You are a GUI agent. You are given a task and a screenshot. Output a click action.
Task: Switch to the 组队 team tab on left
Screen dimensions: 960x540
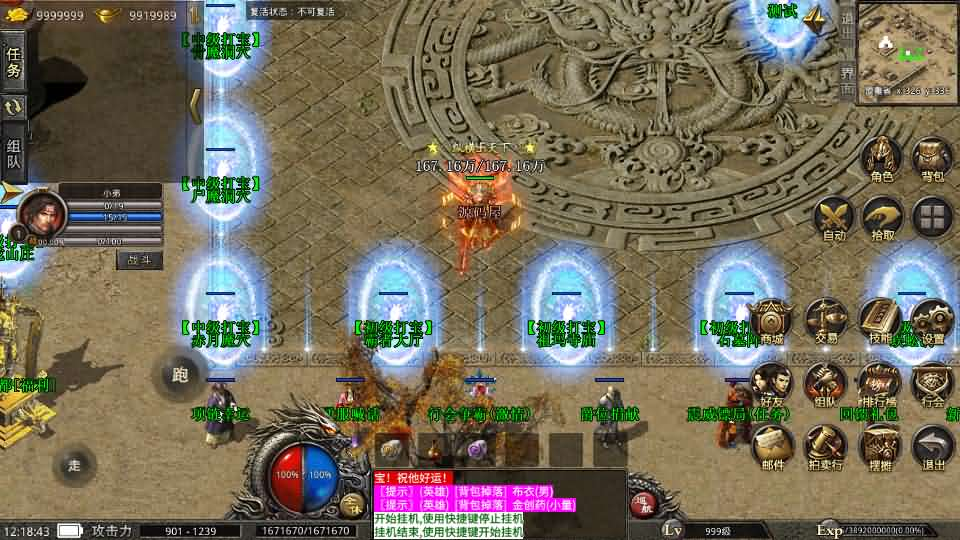click(x=13, y=150)
